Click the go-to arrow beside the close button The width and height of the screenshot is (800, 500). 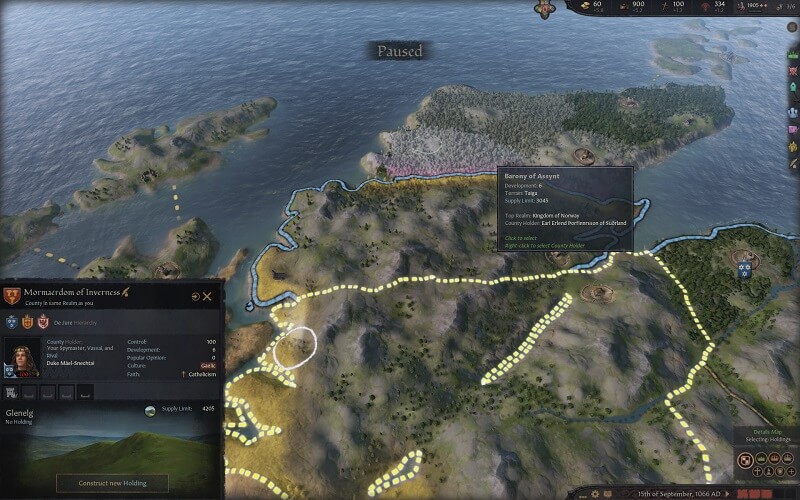(x=194, y=296)
